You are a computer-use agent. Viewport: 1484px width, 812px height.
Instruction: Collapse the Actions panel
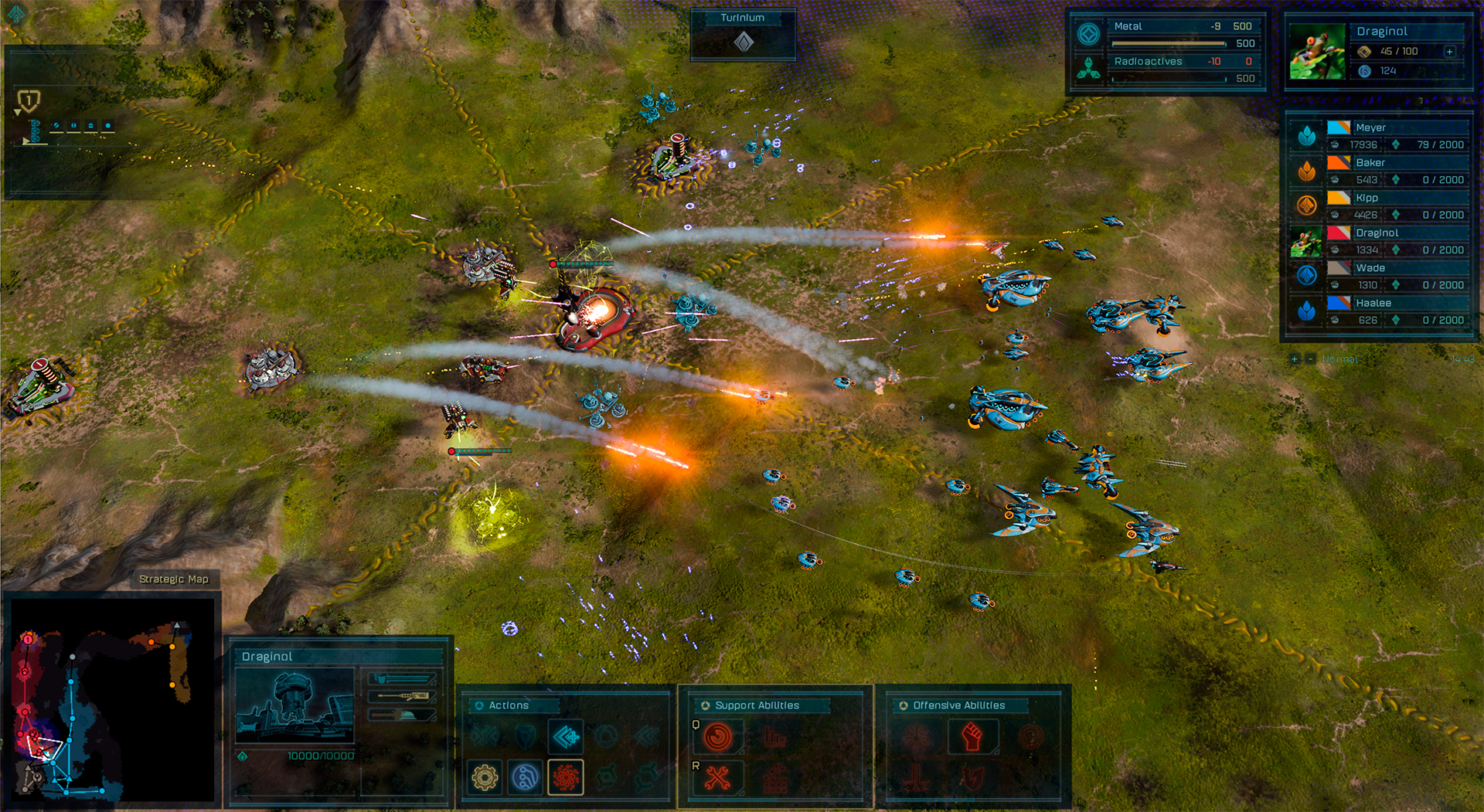pos(480,705)
